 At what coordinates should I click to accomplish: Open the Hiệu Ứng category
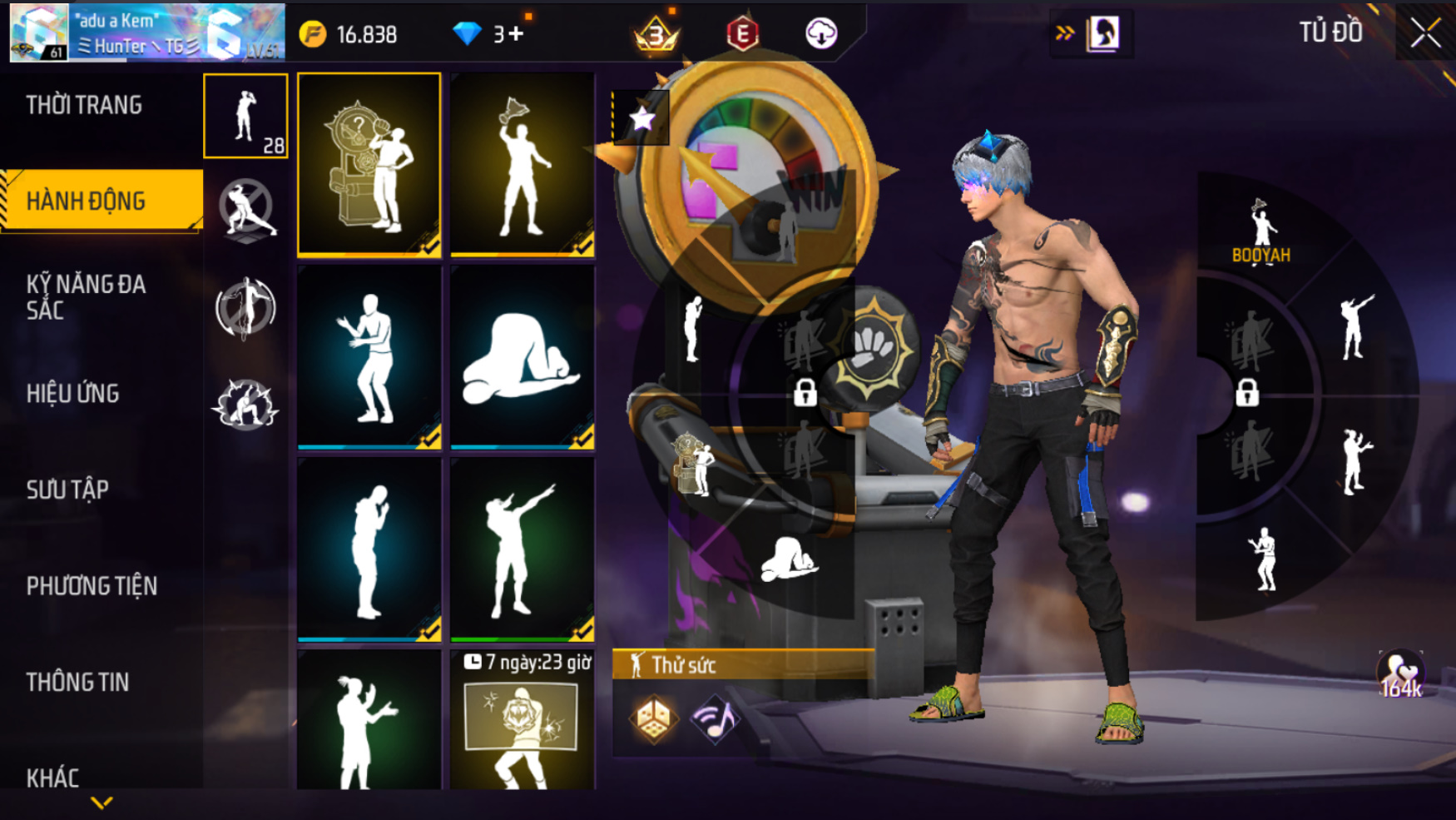click(x=73, y=393)
